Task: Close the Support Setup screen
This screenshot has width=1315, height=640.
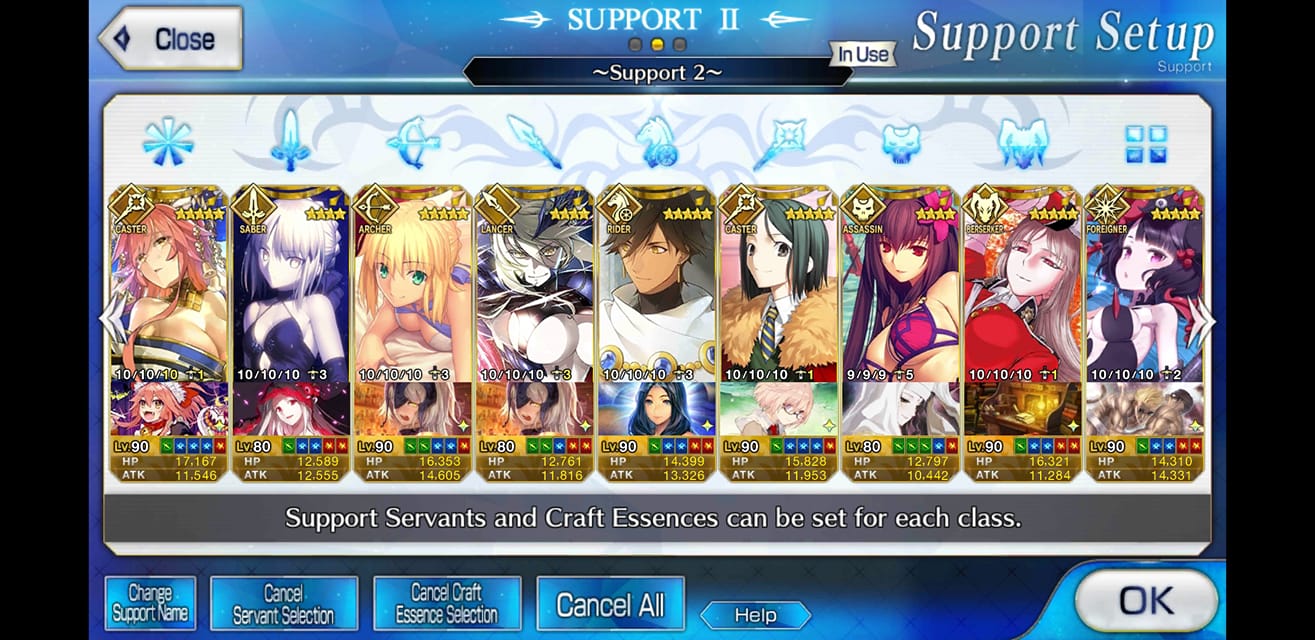Action: click(170, 39)
